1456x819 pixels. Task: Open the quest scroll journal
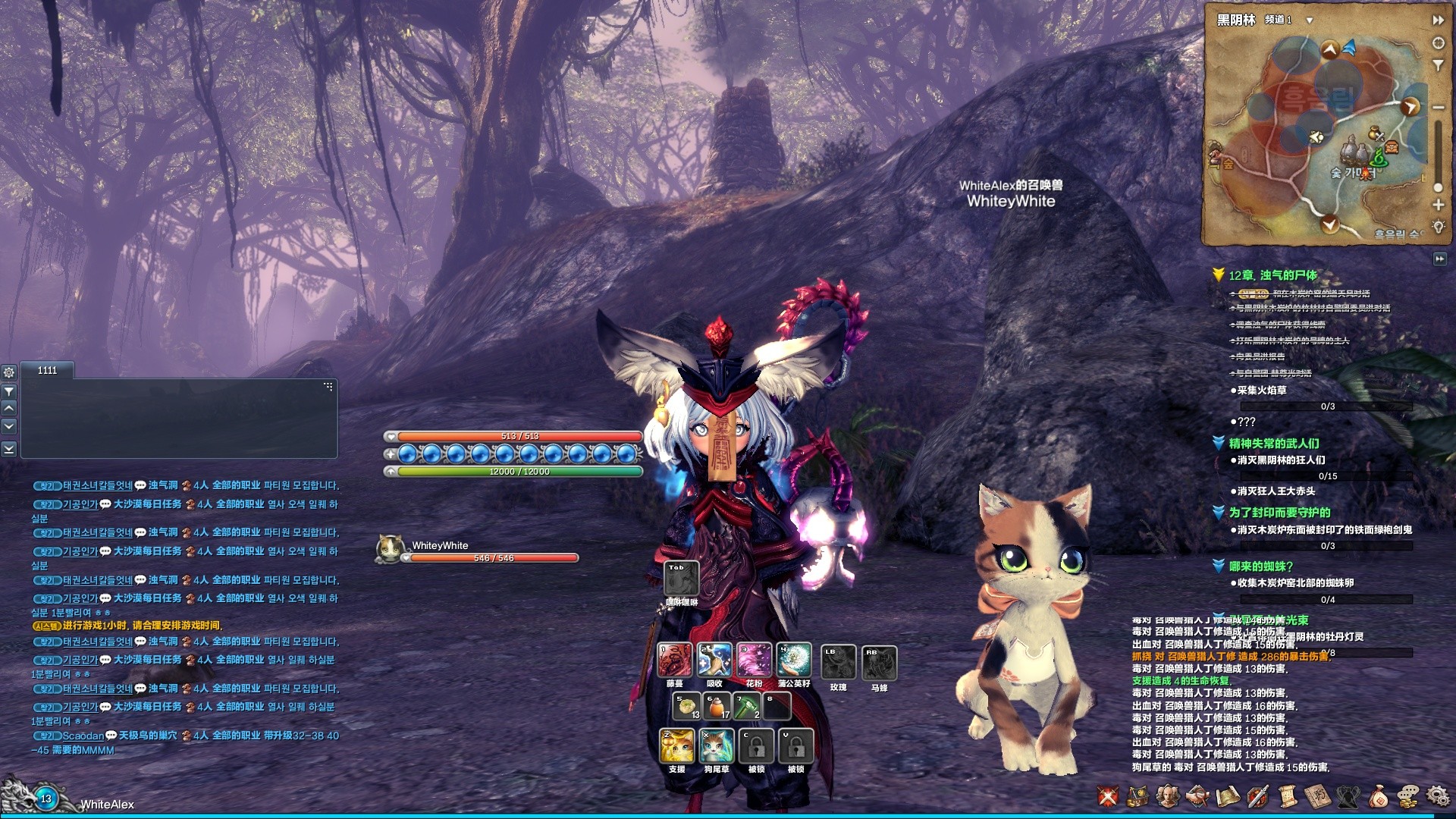[x=1287, y=796]
